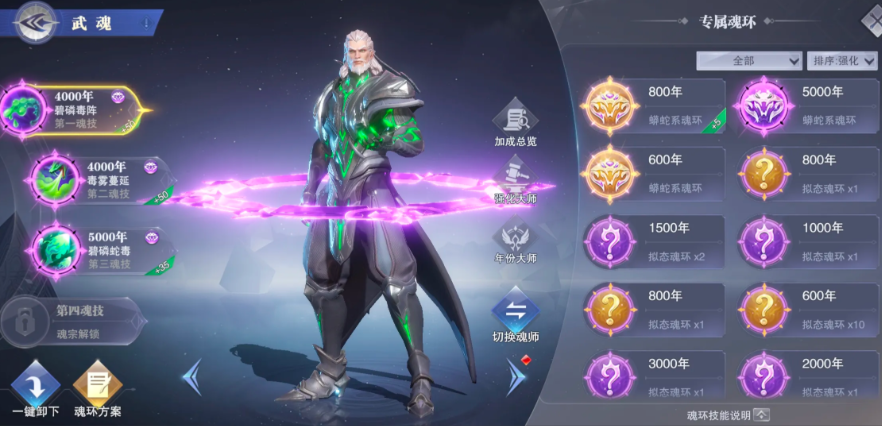Open the 加成总览 bonus overview

pyautogui.click(x=515, y=122)
